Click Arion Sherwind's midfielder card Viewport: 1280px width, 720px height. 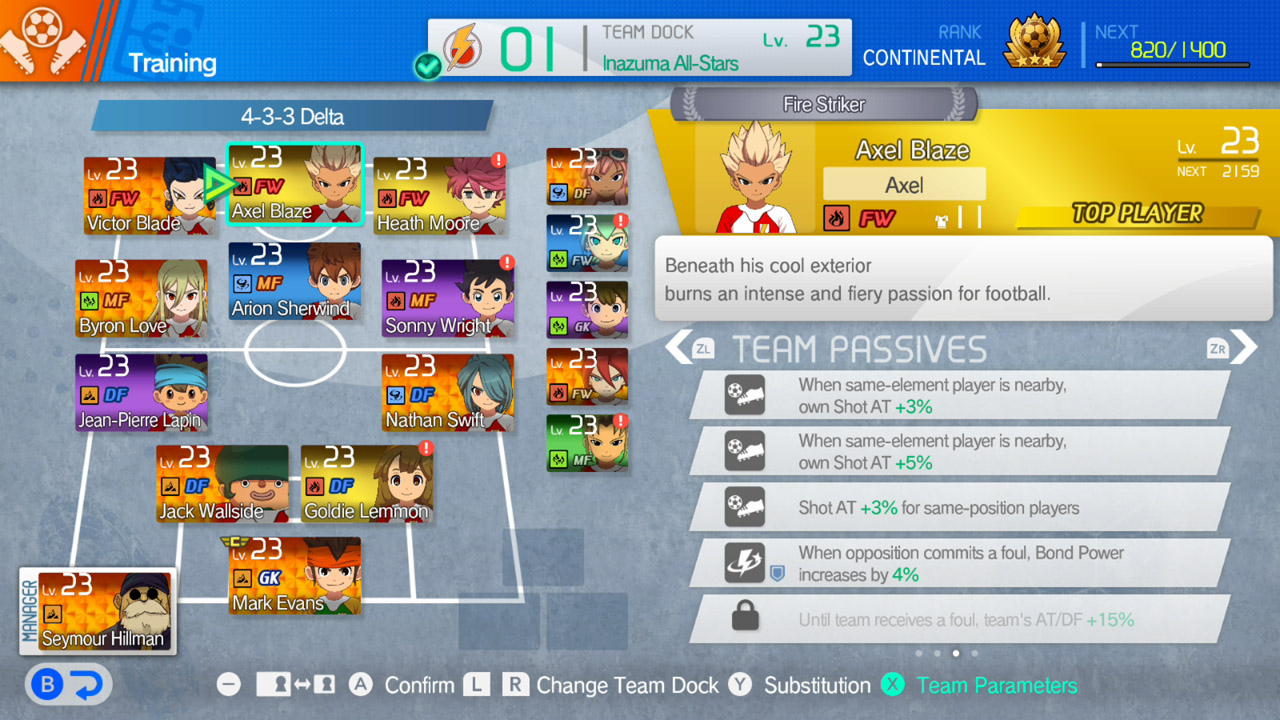pyautogui.click(x=294, y=281)
